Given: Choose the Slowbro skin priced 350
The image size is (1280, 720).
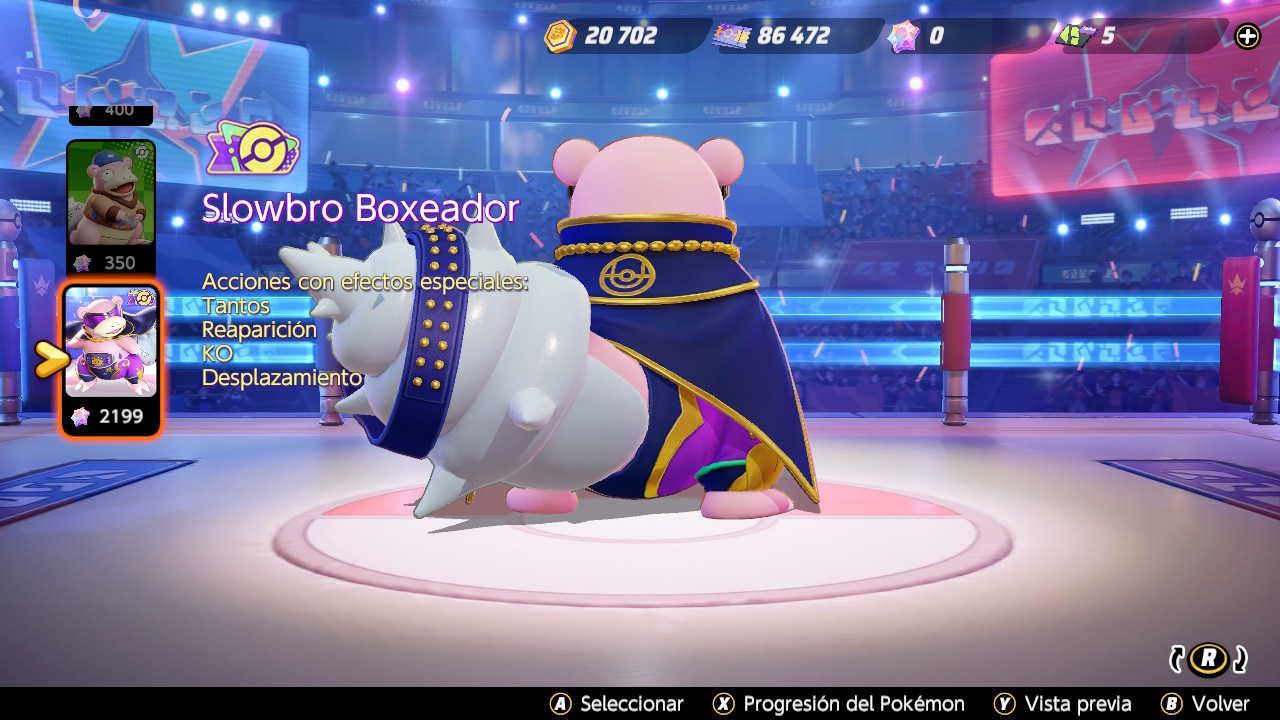Looking at the screenshot, I should click(111, 195).
